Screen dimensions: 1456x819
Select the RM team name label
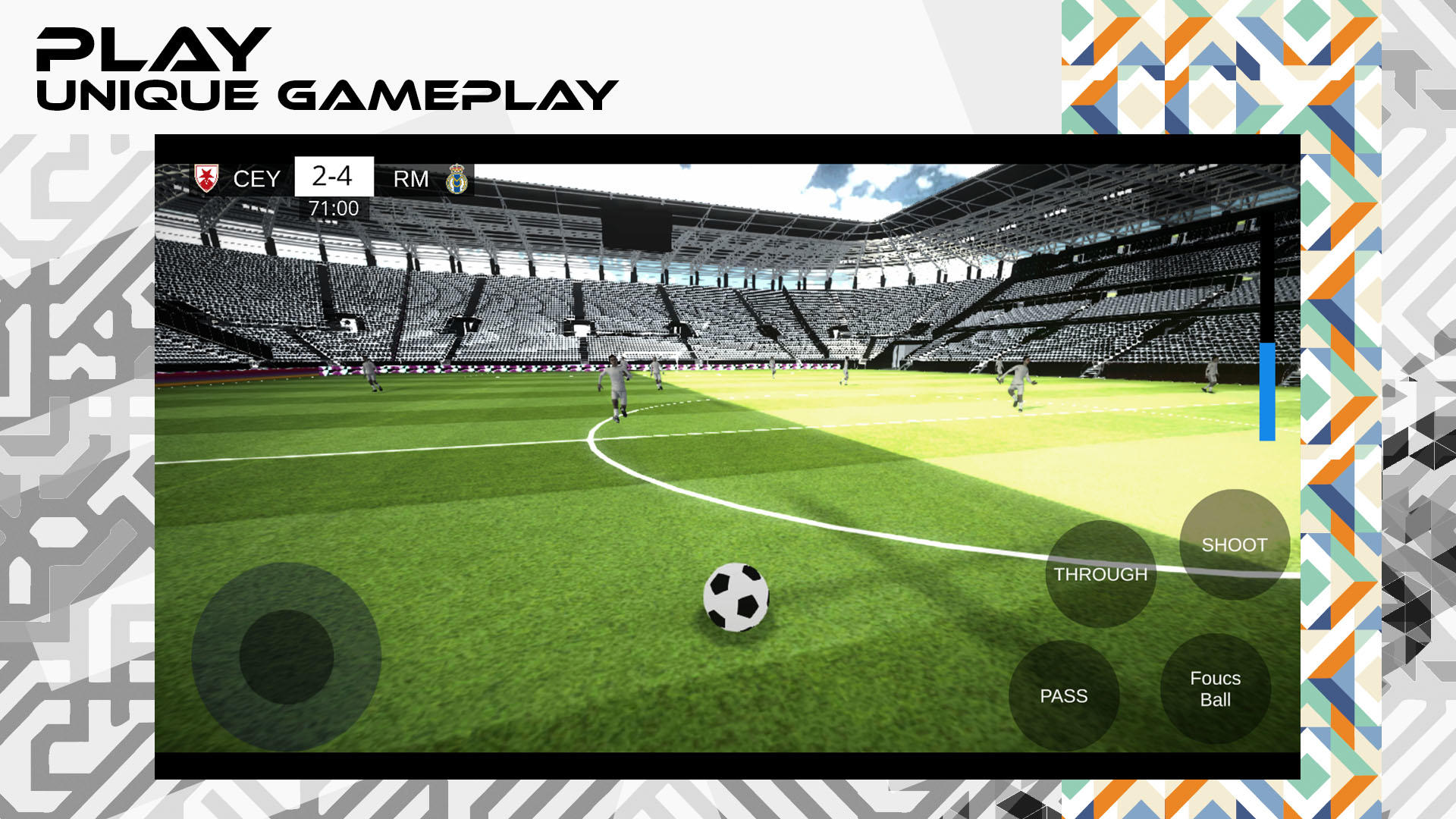pos(409,177)
